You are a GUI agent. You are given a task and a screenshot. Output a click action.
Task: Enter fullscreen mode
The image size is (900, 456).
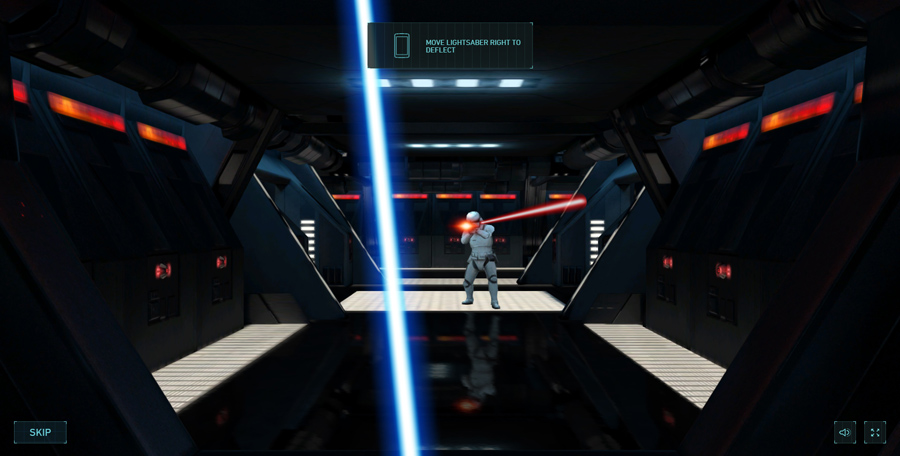[875, 432]
